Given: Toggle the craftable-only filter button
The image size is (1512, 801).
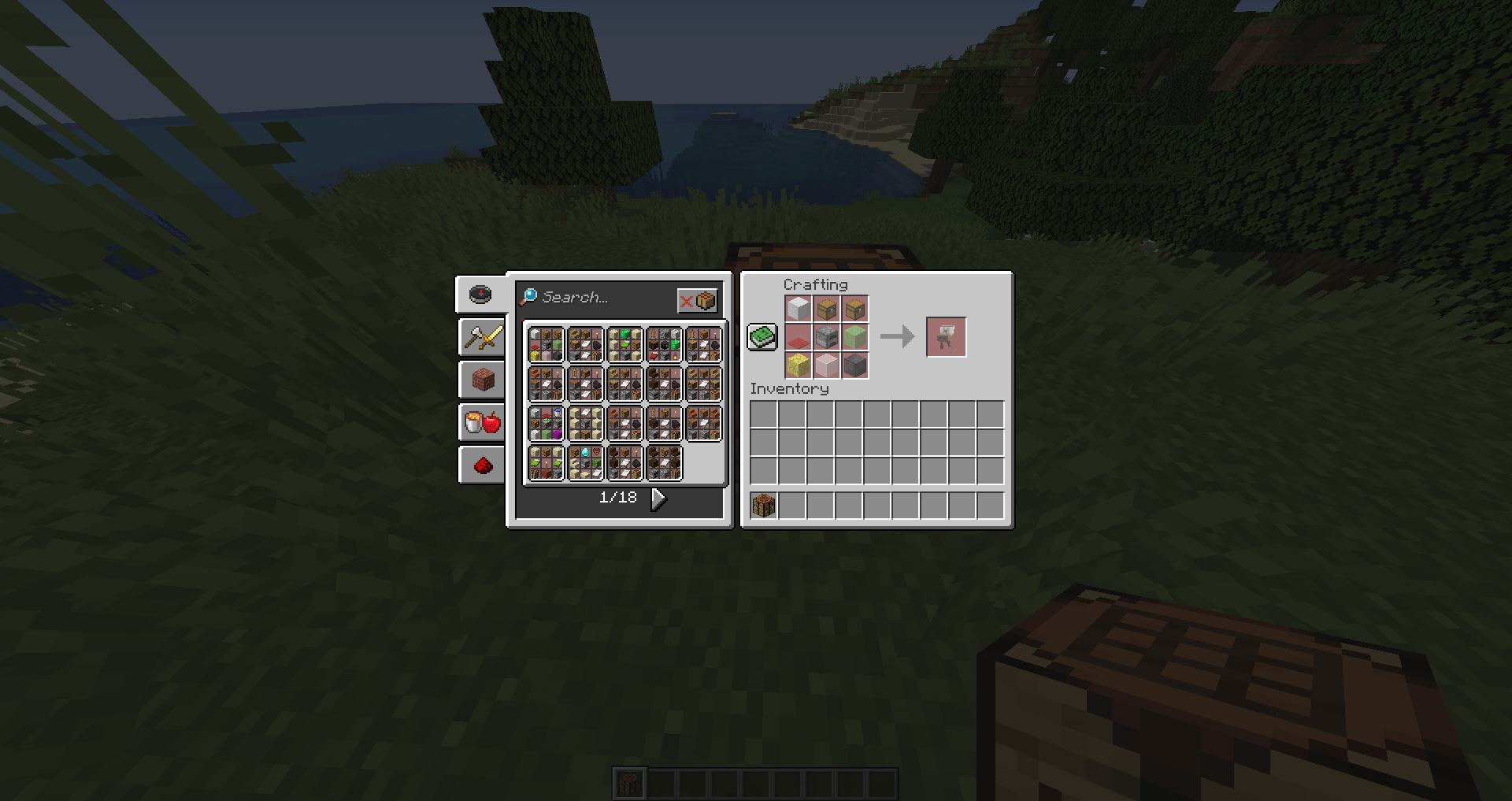Looking at the screenshot, I should (698, 299).
